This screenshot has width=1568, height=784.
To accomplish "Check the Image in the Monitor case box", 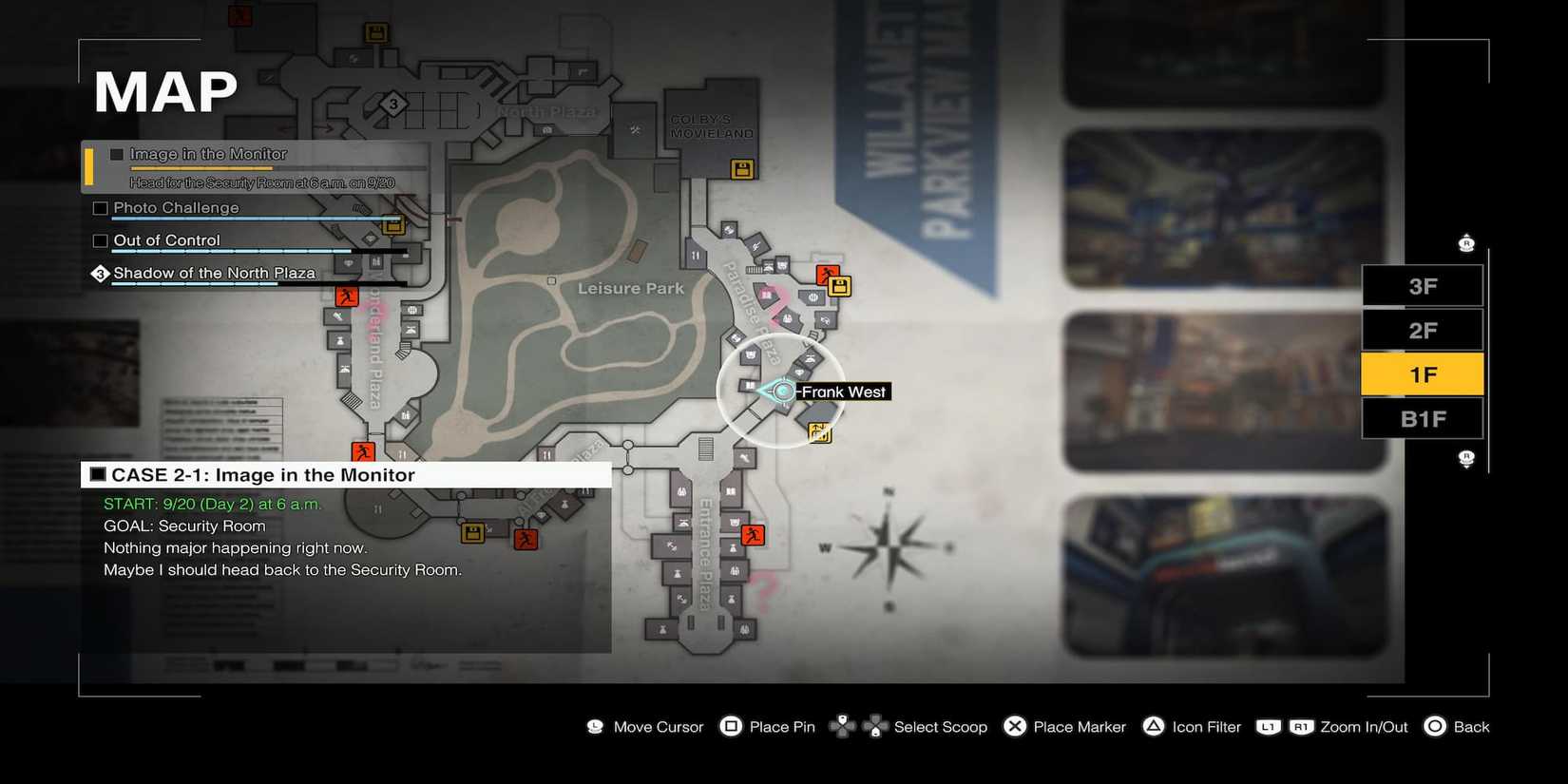I will pos(116,153).
